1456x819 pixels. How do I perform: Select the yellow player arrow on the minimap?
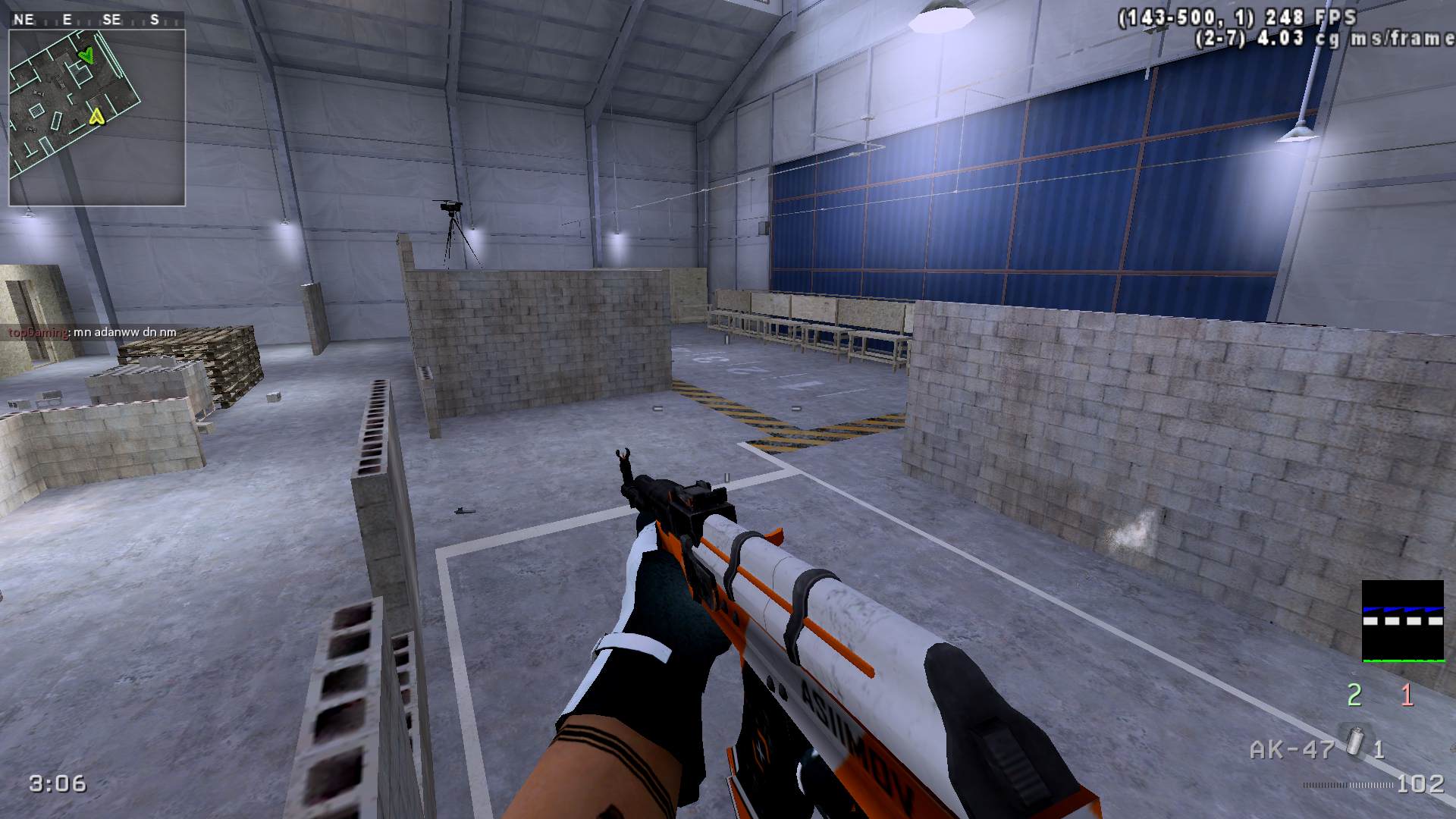(96, 116)
